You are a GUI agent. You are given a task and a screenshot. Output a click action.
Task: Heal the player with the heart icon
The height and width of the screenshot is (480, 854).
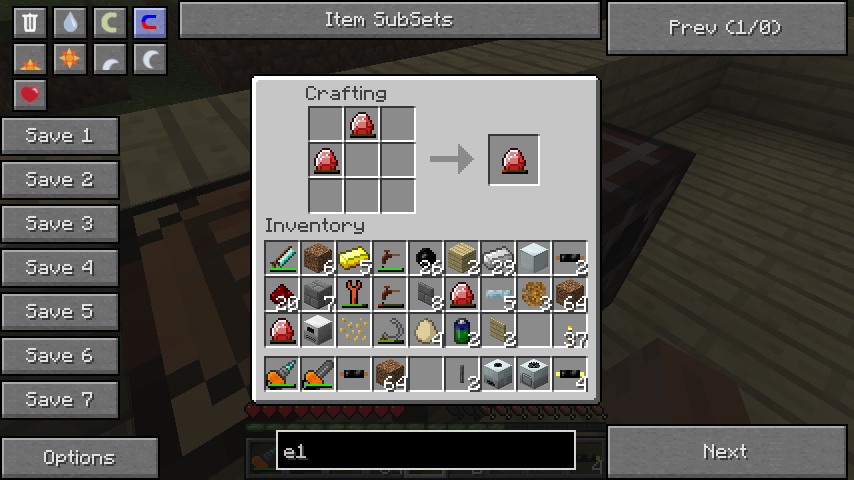[x=30, y=95]
